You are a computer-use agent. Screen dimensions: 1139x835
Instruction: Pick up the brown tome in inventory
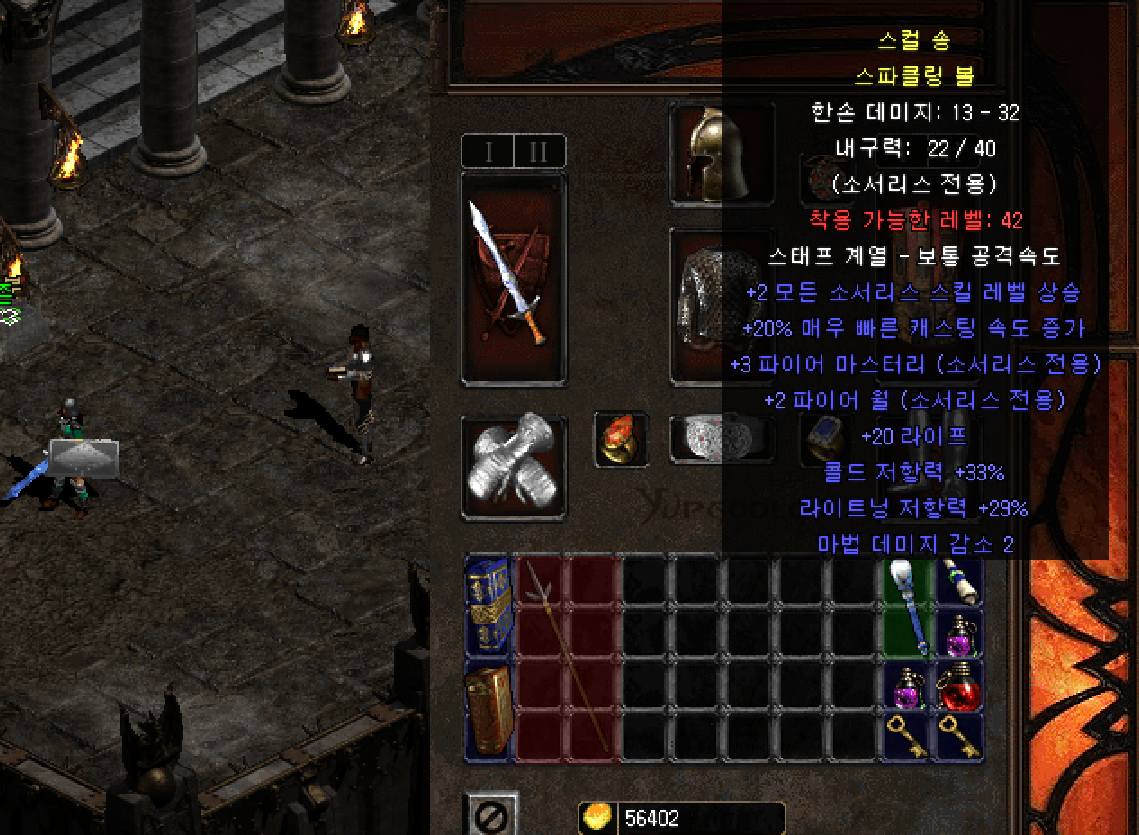(489, 710)
